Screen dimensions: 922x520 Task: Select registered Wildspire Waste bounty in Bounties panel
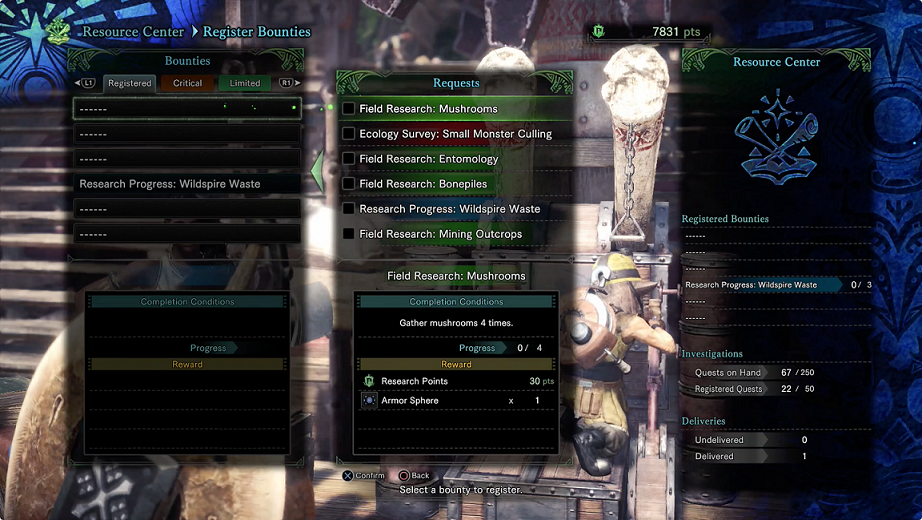tap(187, 184)
